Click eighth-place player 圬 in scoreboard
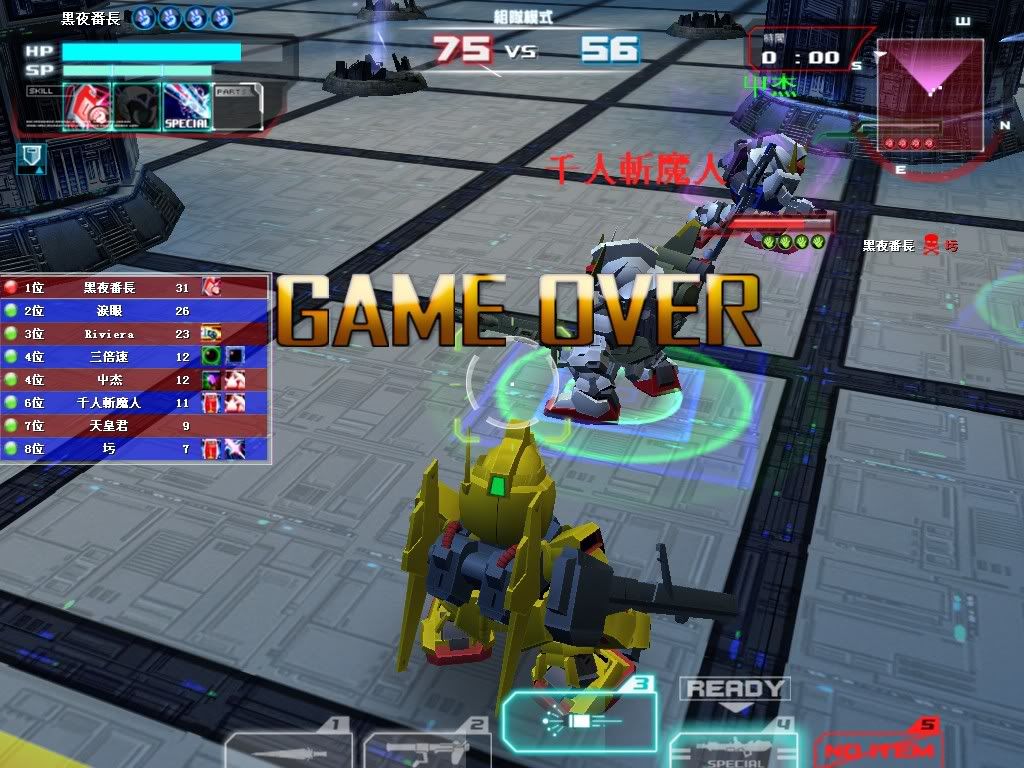The image size is (1024, 768). pyautogui.click(x=135, y=449)
